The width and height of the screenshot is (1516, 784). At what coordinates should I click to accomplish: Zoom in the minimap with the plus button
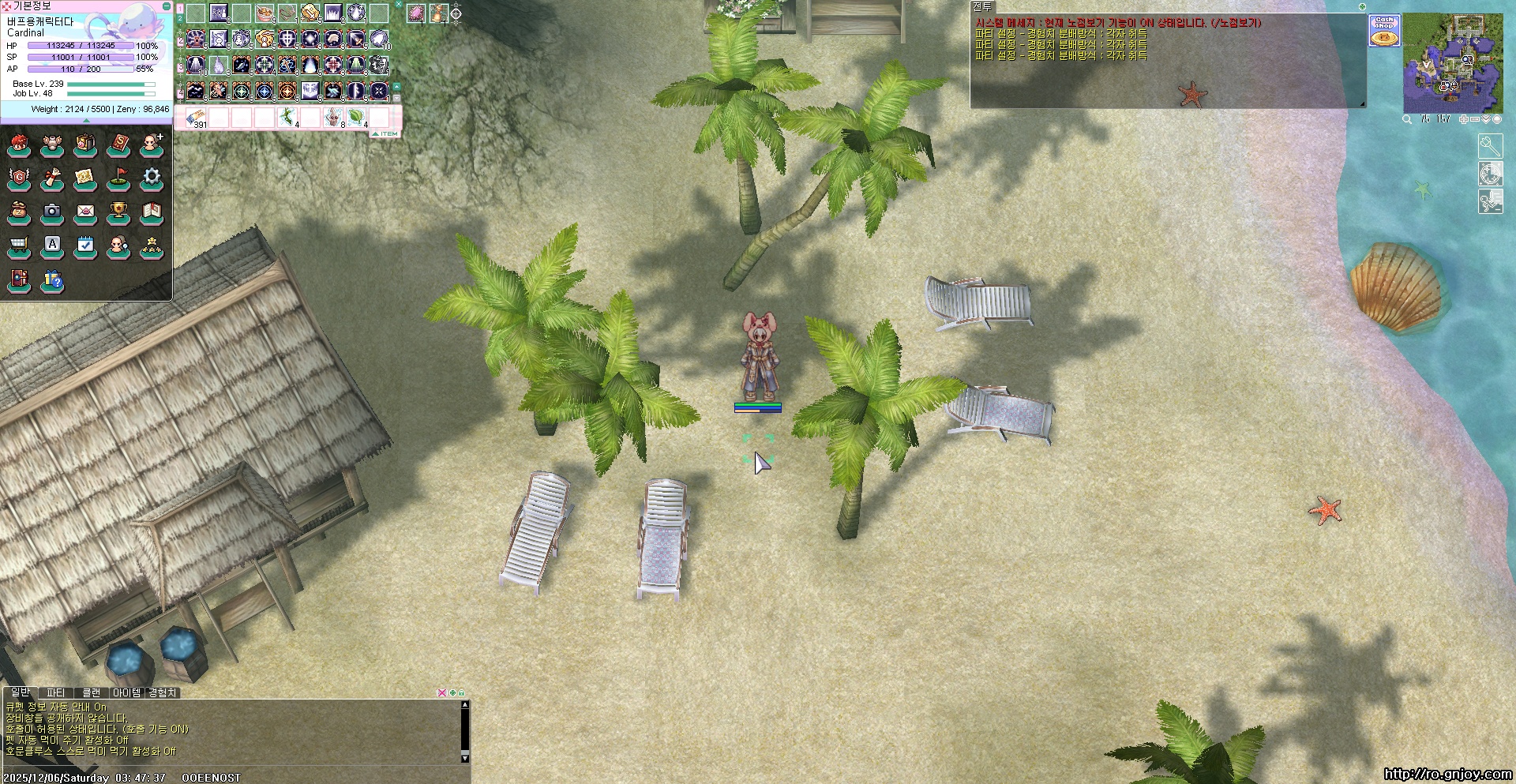click(1464, 119)
